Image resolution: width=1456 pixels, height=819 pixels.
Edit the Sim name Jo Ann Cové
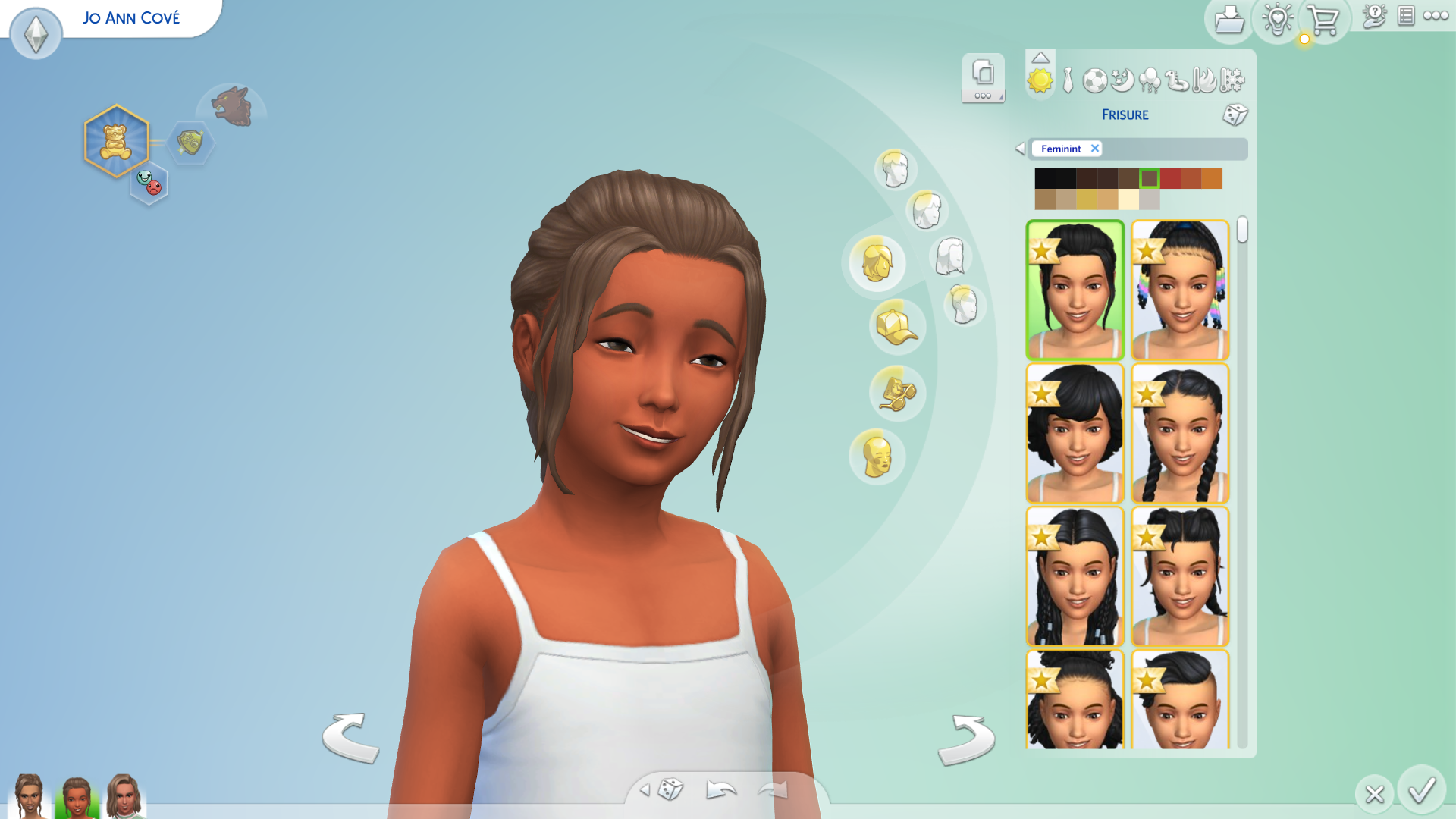[131, 17]
